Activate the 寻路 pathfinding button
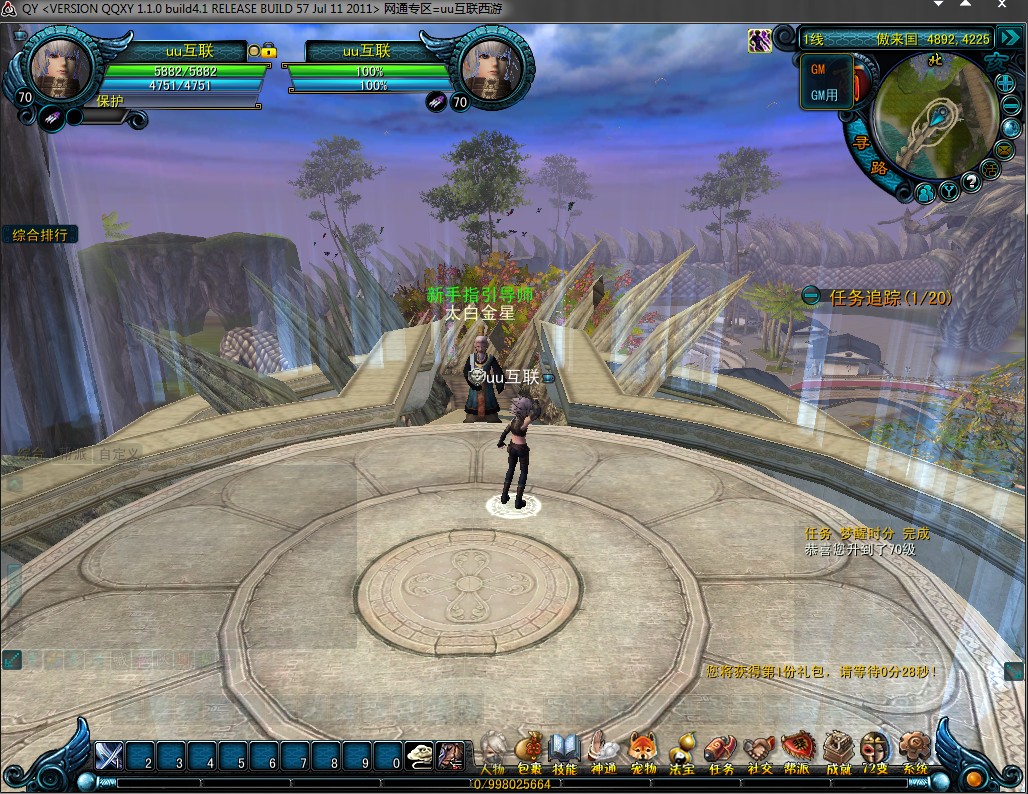Screen dimensions: 1028x794 [x=868, y=156]
